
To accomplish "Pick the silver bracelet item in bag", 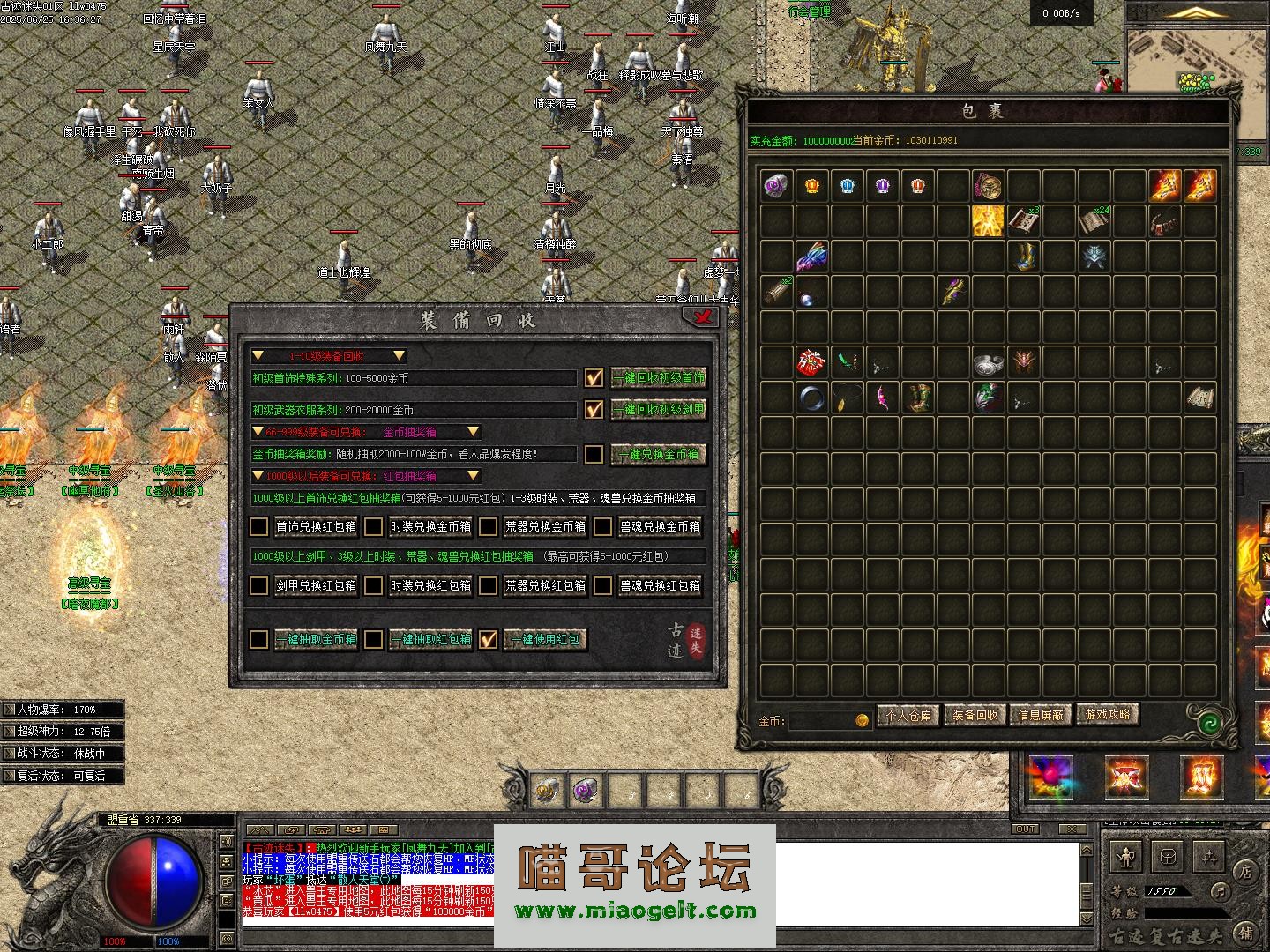I will (x=989, y=362).
